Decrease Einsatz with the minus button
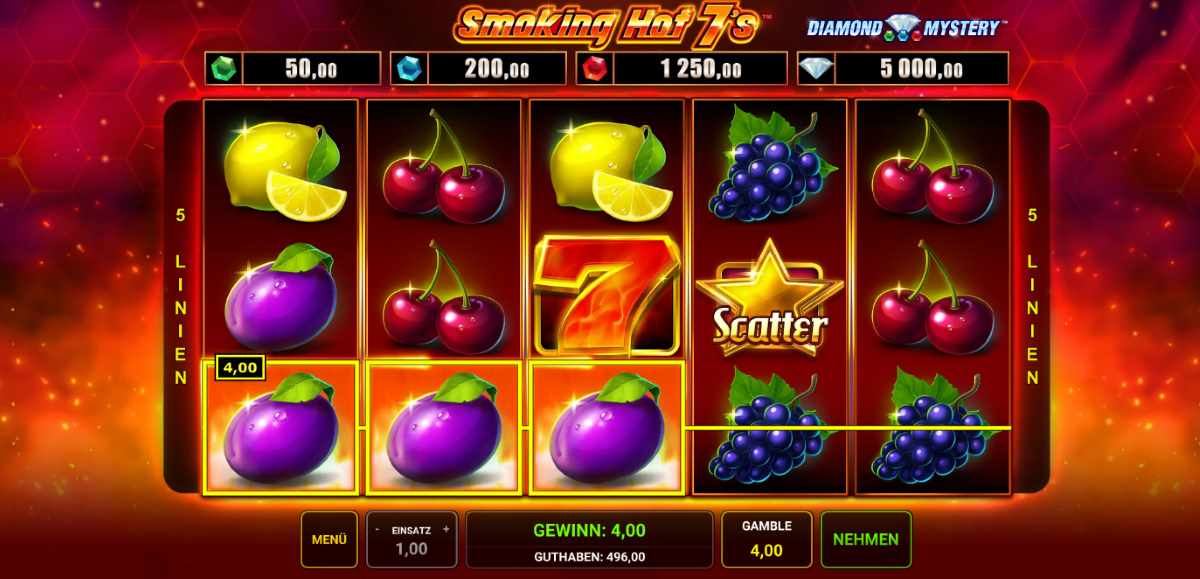Viewport: 1200px width, 579px height. [x=376, y=529]
